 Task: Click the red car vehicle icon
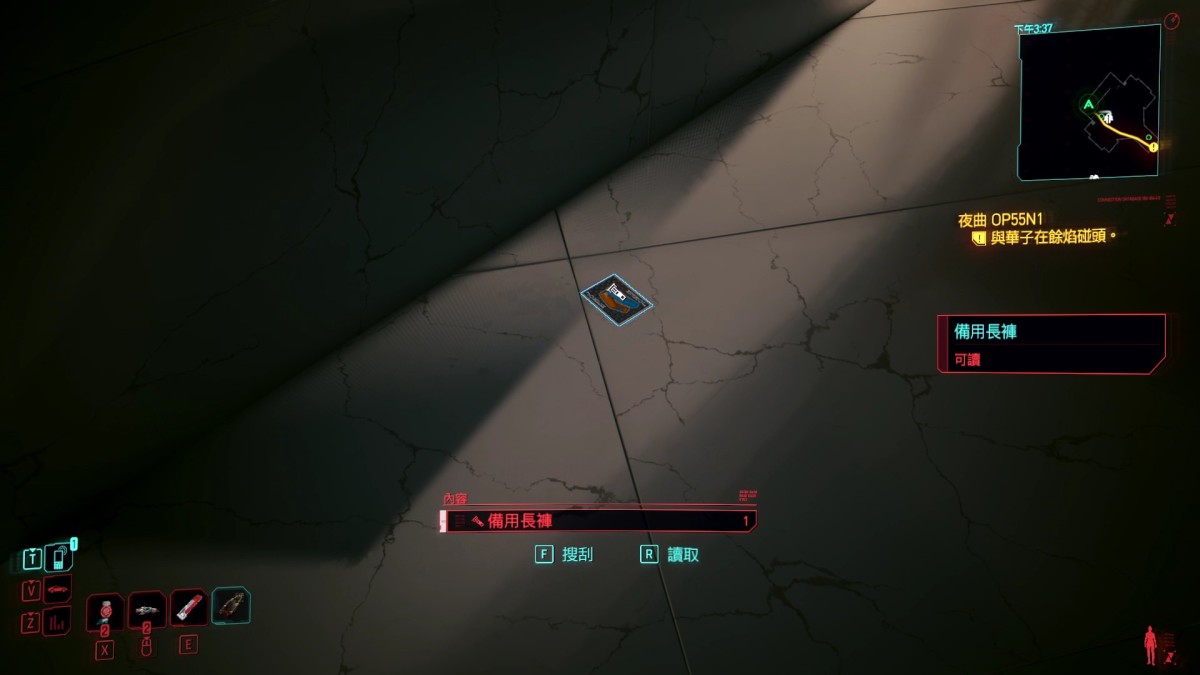point(58,589)
